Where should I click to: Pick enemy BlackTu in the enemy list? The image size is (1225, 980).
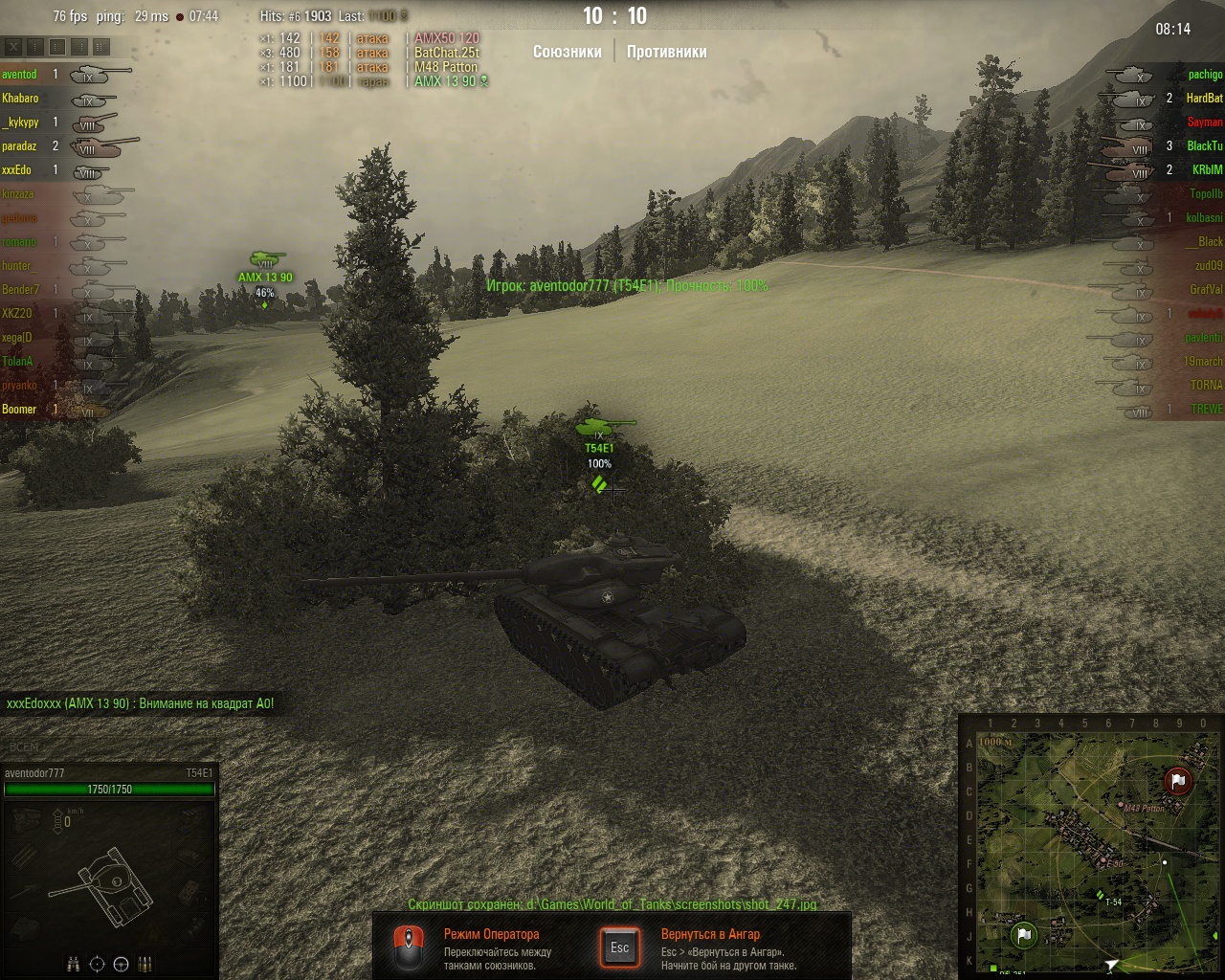1204,146
